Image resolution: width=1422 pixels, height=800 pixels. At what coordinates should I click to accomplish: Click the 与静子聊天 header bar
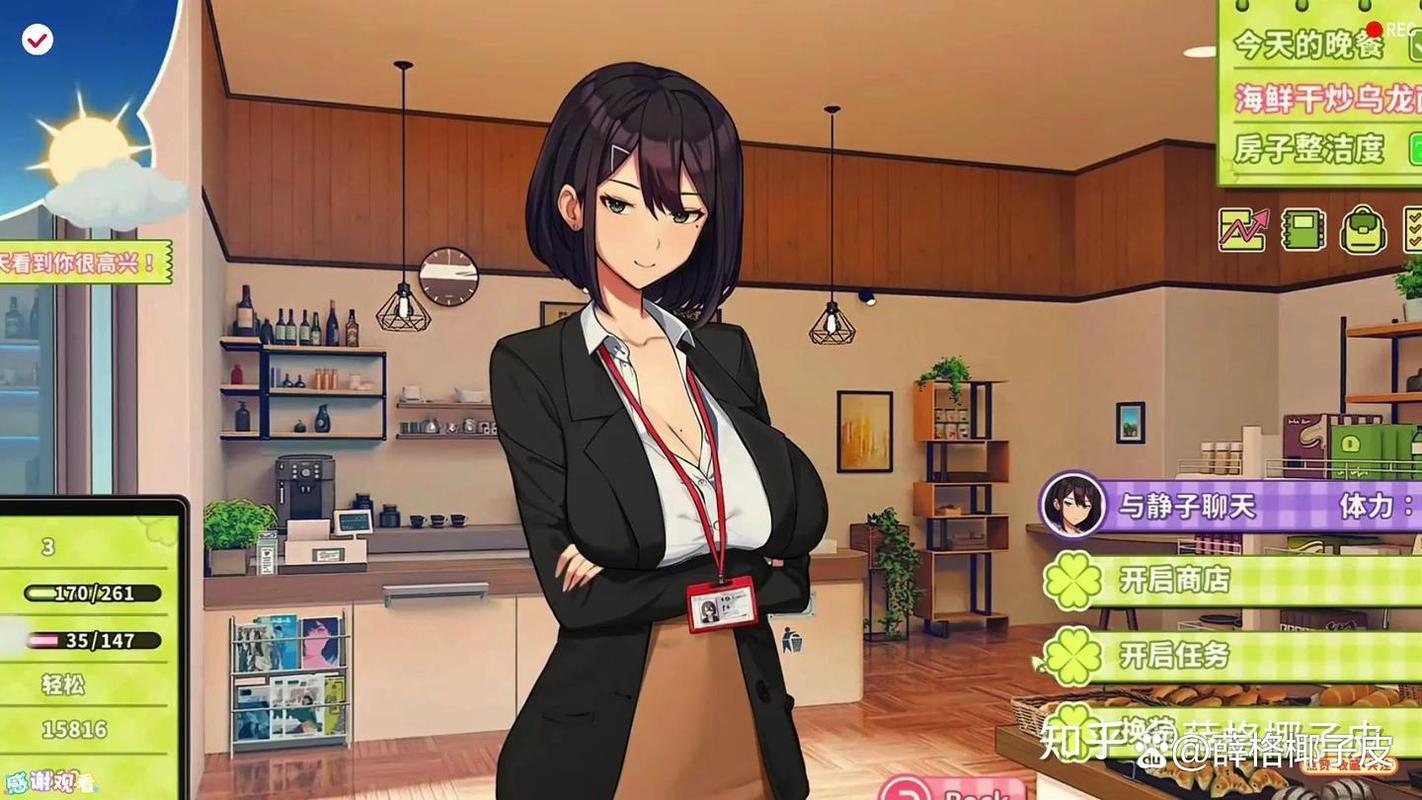(1190, 505)
